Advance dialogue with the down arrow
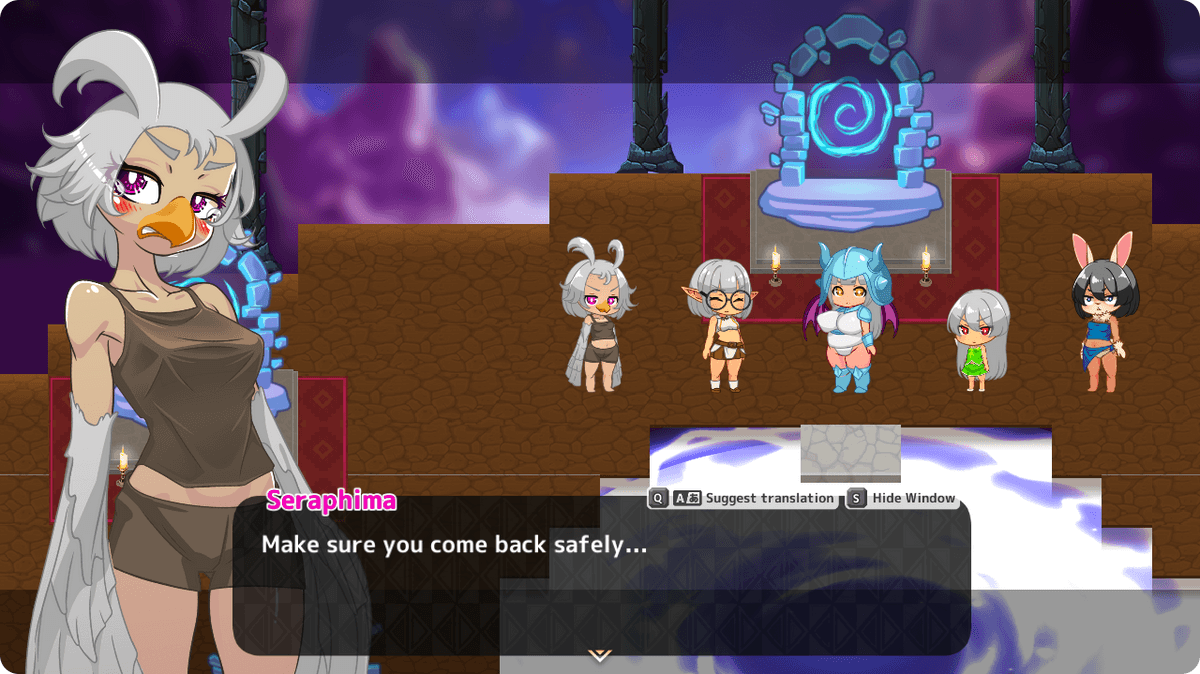The image size is (1200, 674). [x=599, y=655]
